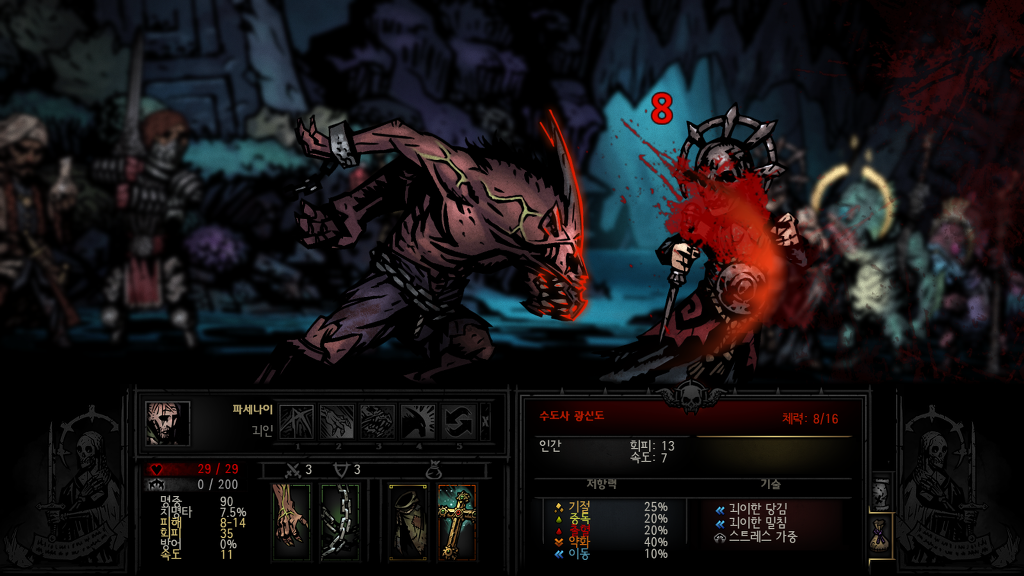Choose the howling beast skill
The image size is (1024, 576).
(418, 422)
